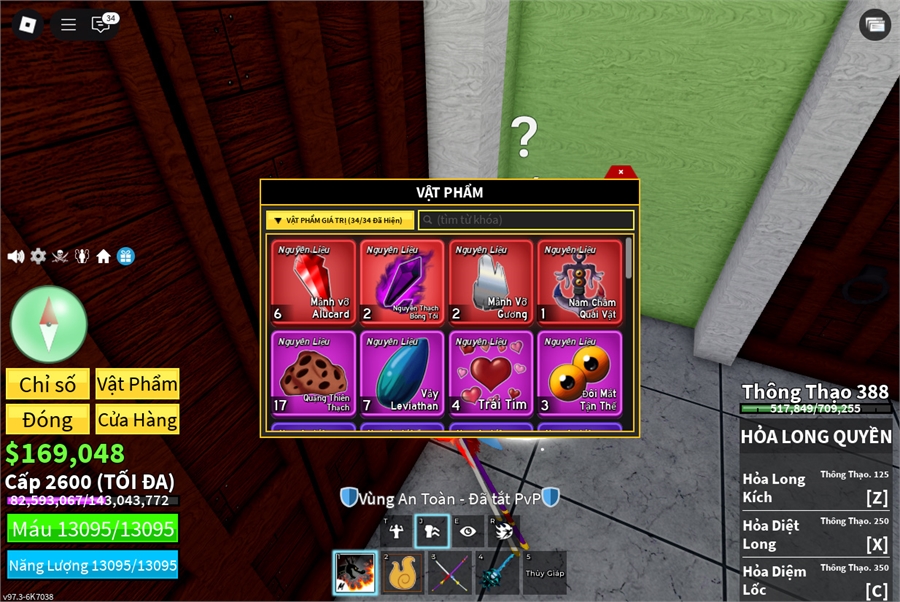Pick the Mảnh Vỡ Gương item

491,282
